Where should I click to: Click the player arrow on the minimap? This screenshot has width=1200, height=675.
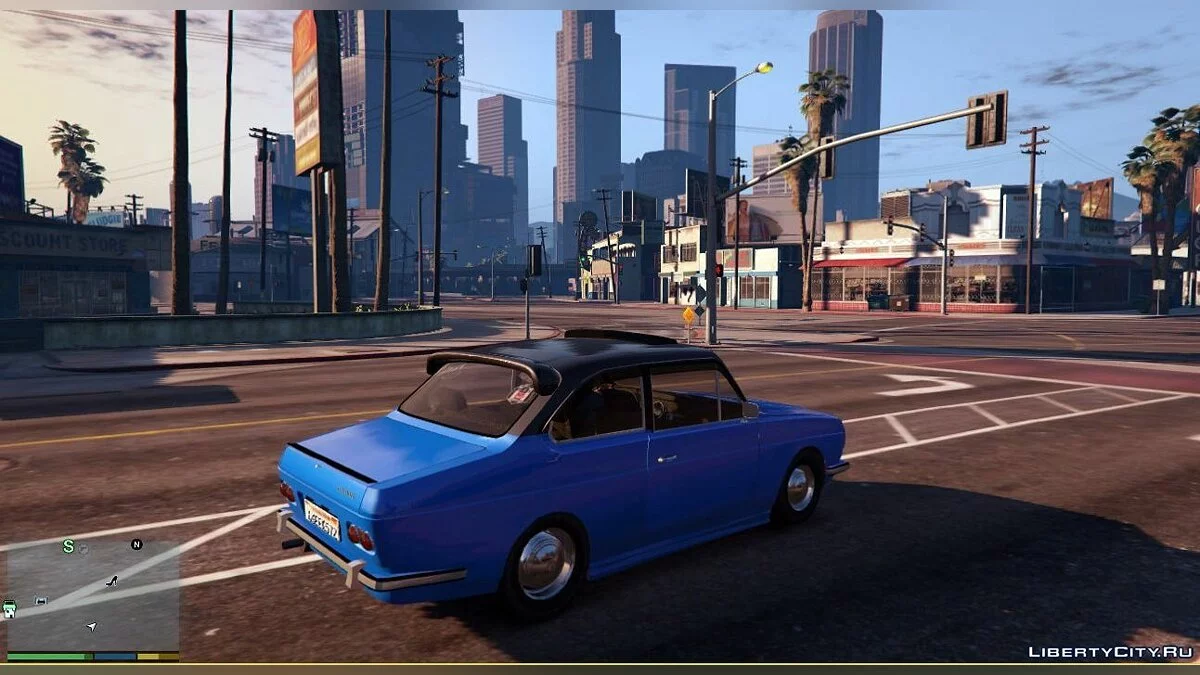(x=92, y=627)
